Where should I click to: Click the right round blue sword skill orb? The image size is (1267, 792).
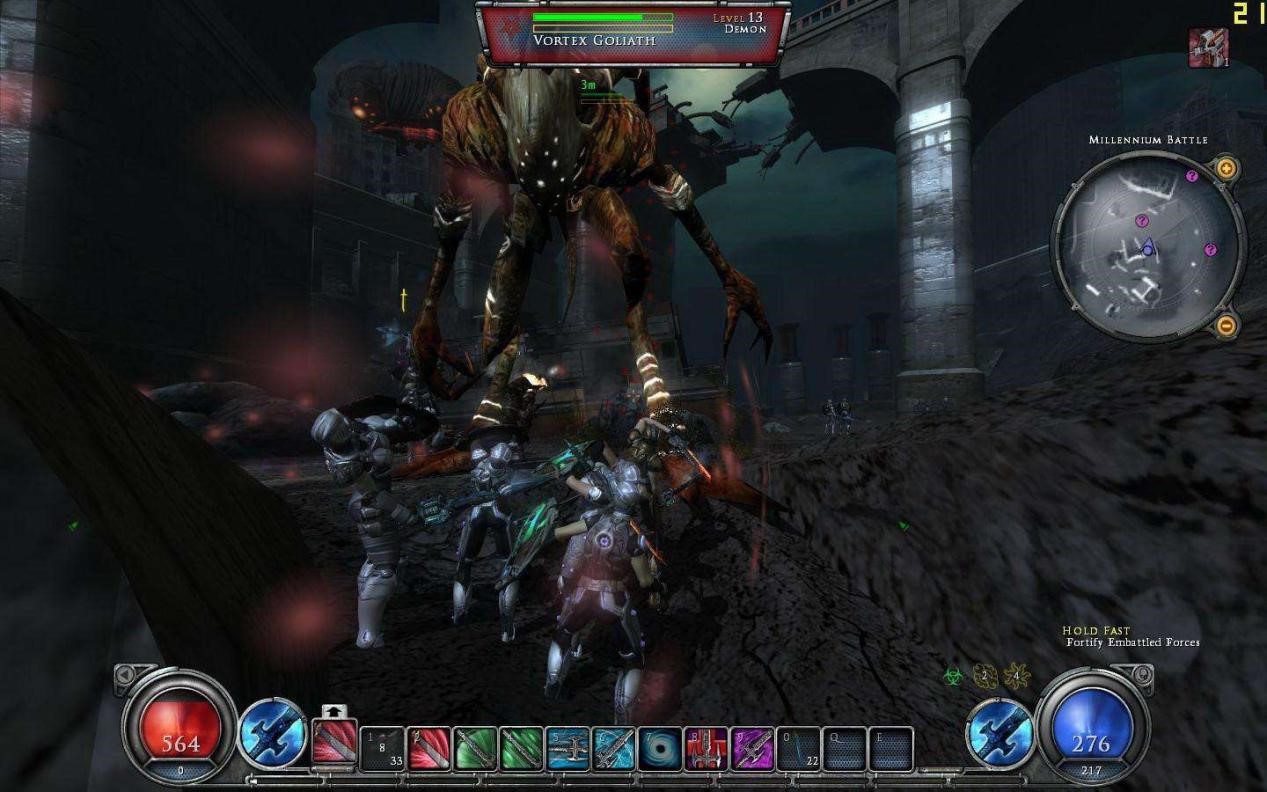999,733
